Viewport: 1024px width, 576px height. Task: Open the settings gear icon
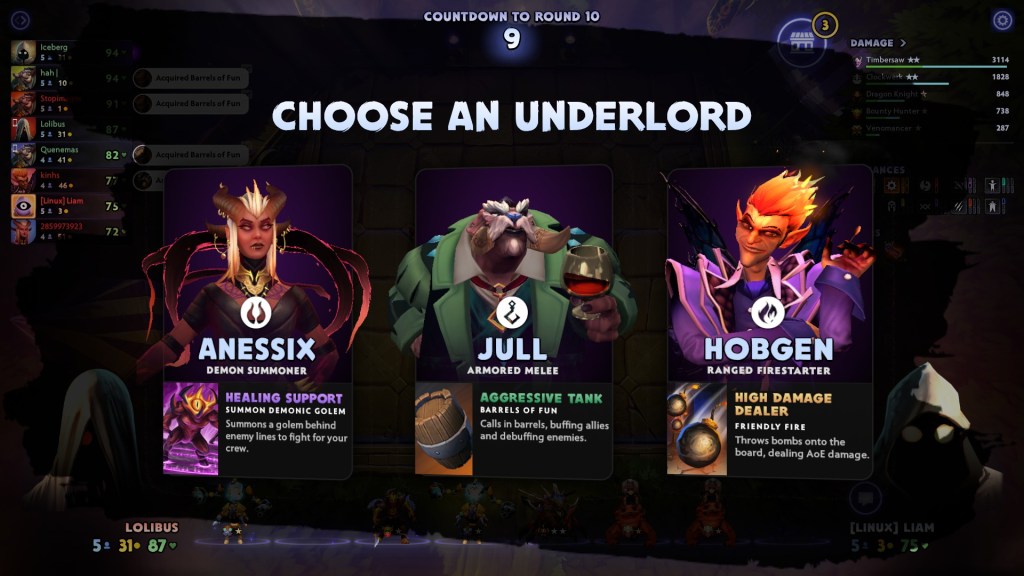pyautogui.click(x=1002, y=20)
